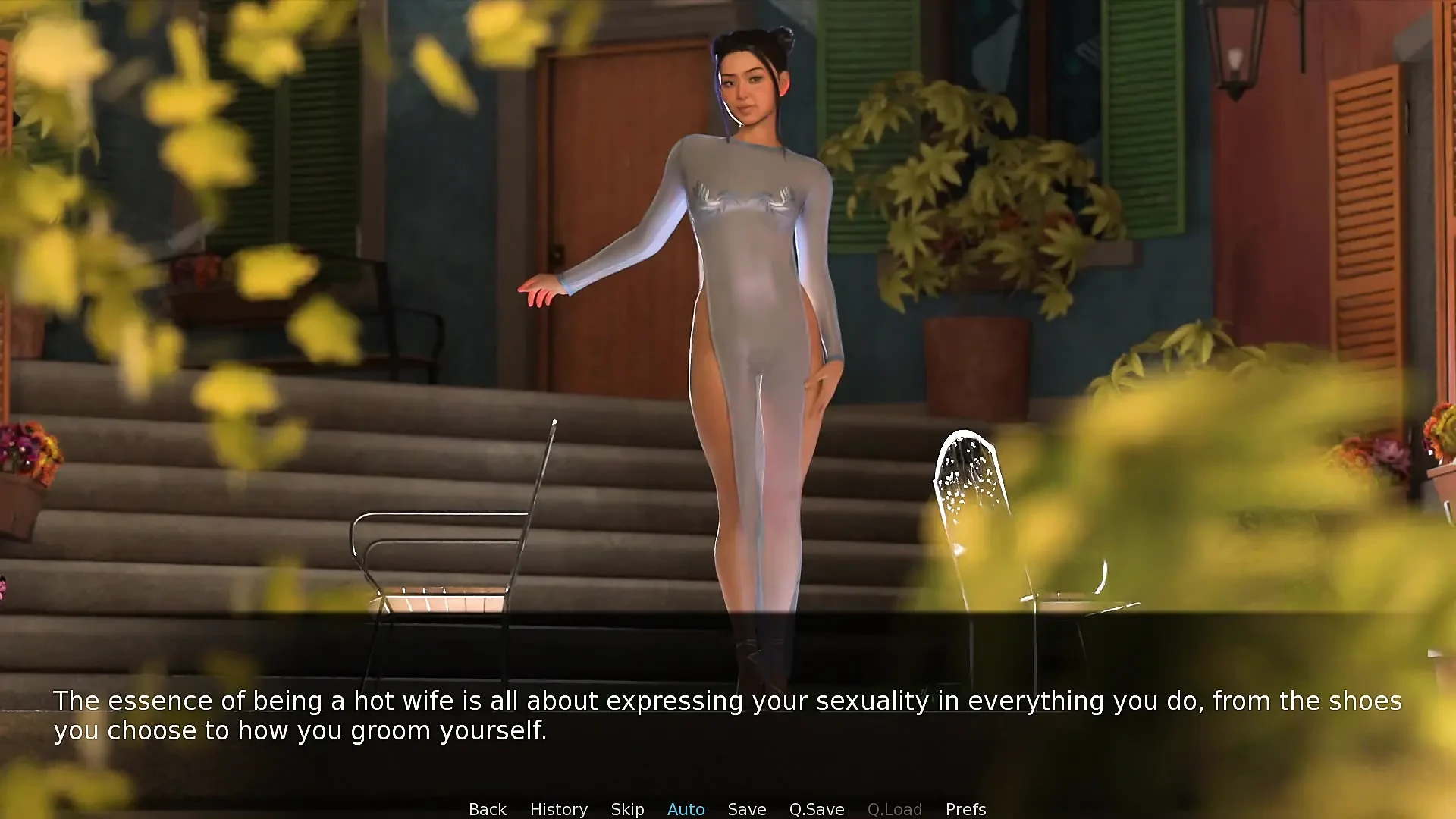Quick save with Q.Save
1456x819 pixels.
816,809
